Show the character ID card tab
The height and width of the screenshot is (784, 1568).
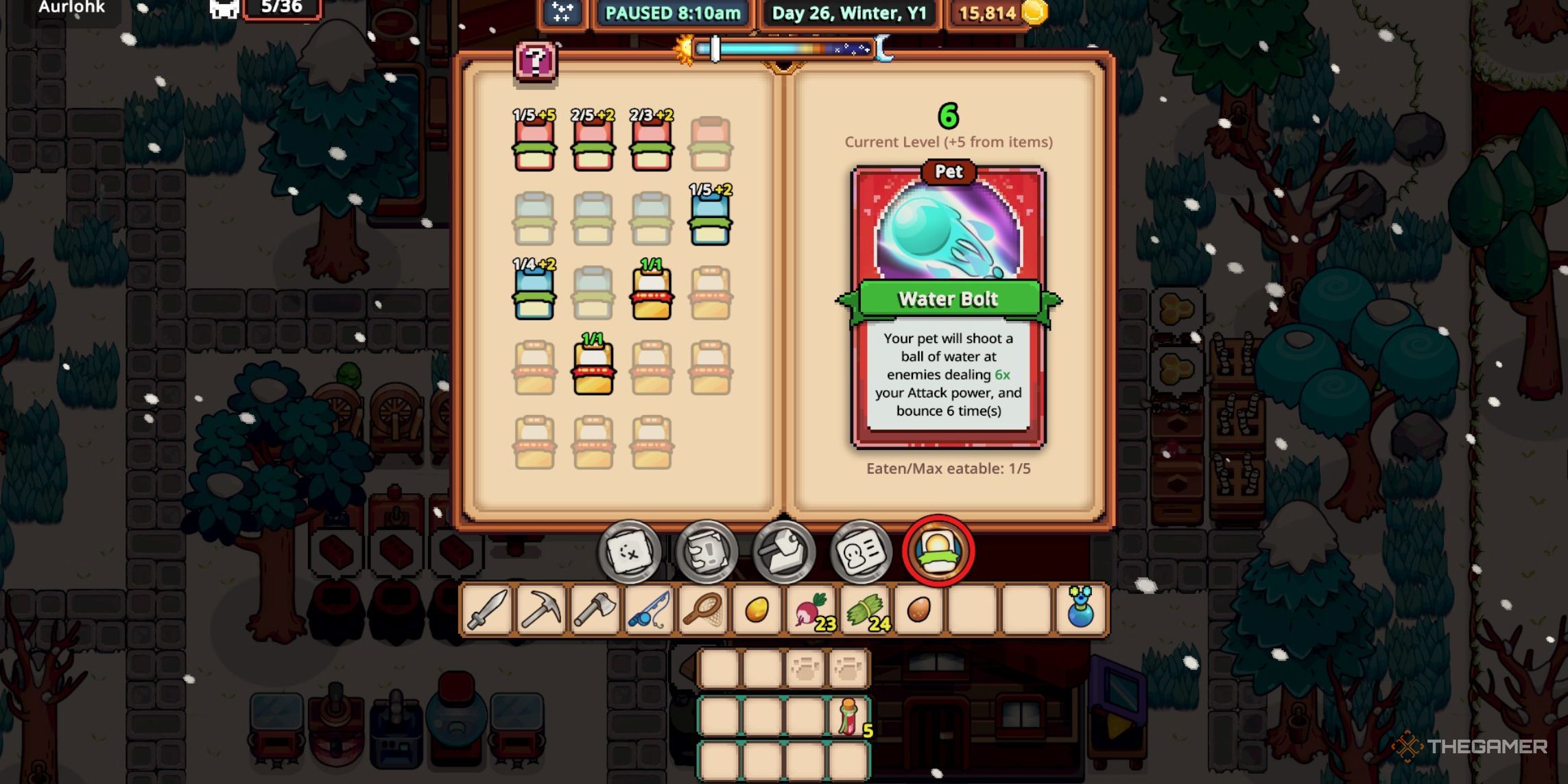click(861, 552)
